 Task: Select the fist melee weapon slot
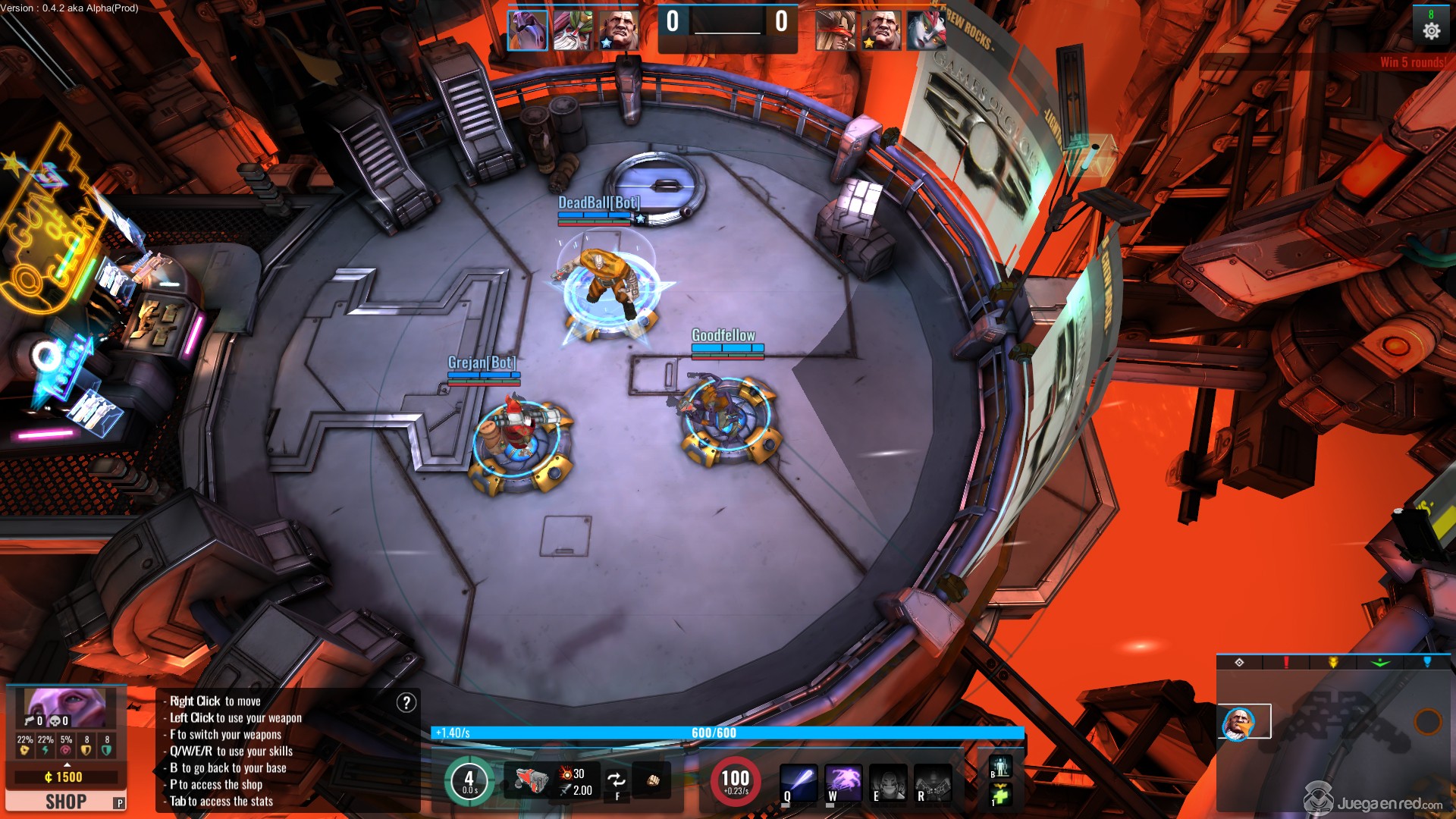point(652,780)
